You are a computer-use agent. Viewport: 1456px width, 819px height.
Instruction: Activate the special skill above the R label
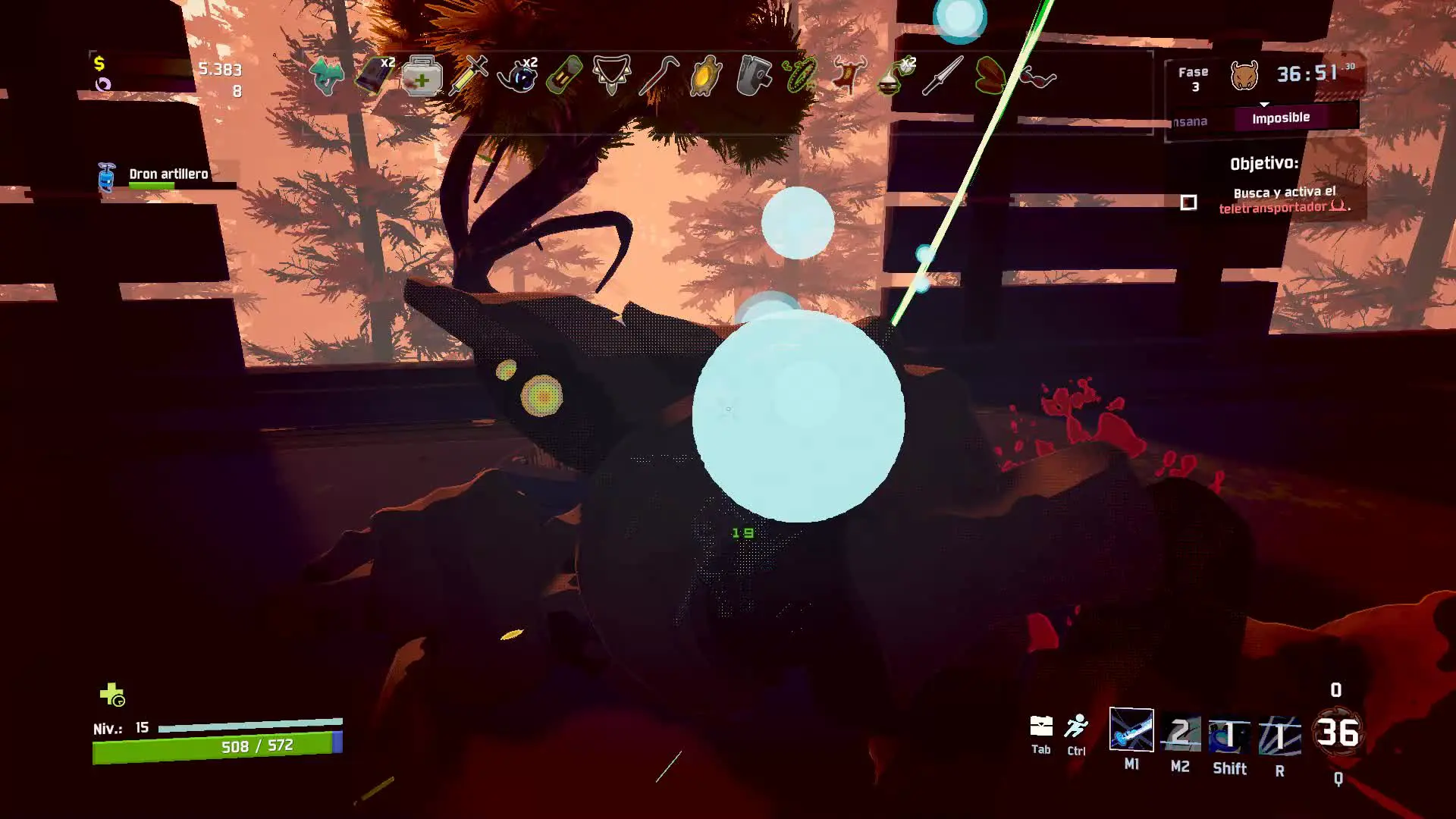pos(1279,736)
